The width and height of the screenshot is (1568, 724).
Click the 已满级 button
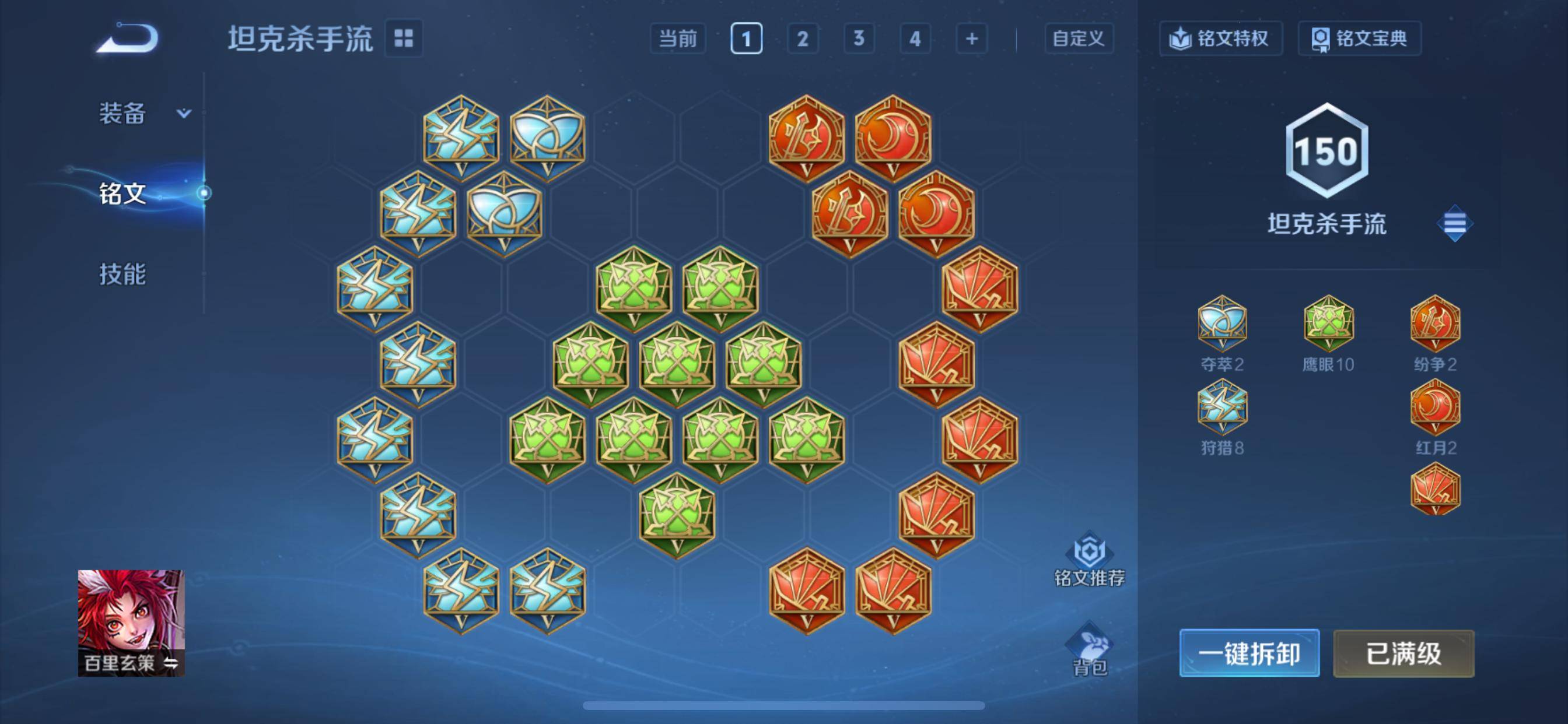1403,653
